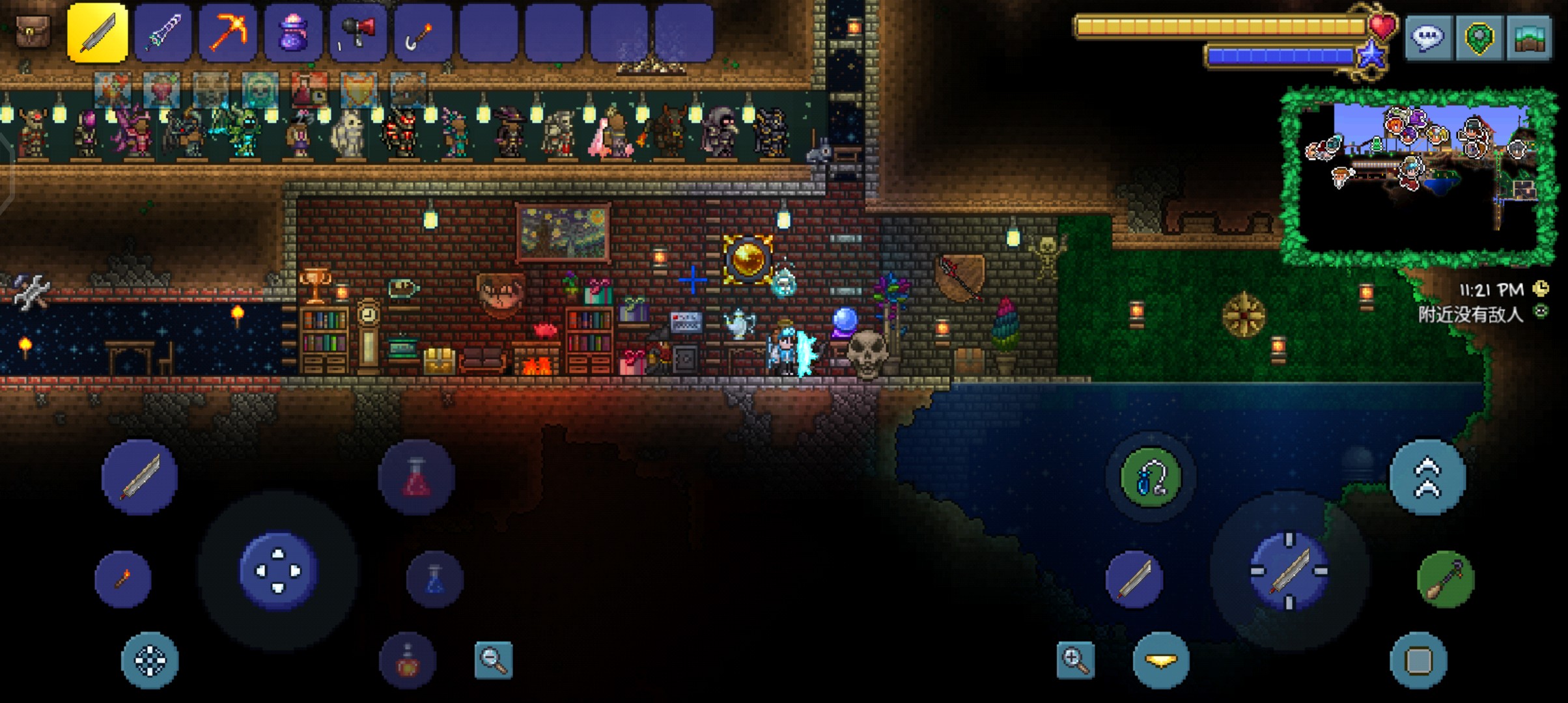Select the blue crystal sword hotbar slot
The width and height of the screenshot is (1568, 703).
tap(163, 33)
